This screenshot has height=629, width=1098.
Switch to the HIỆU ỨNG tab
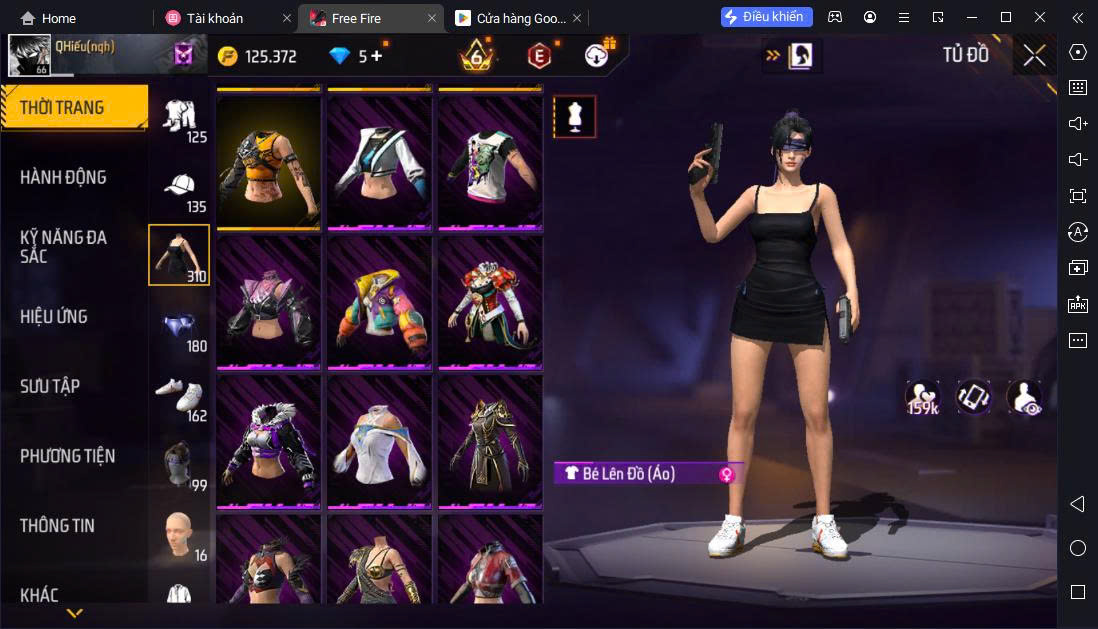[x=54, y=316]
